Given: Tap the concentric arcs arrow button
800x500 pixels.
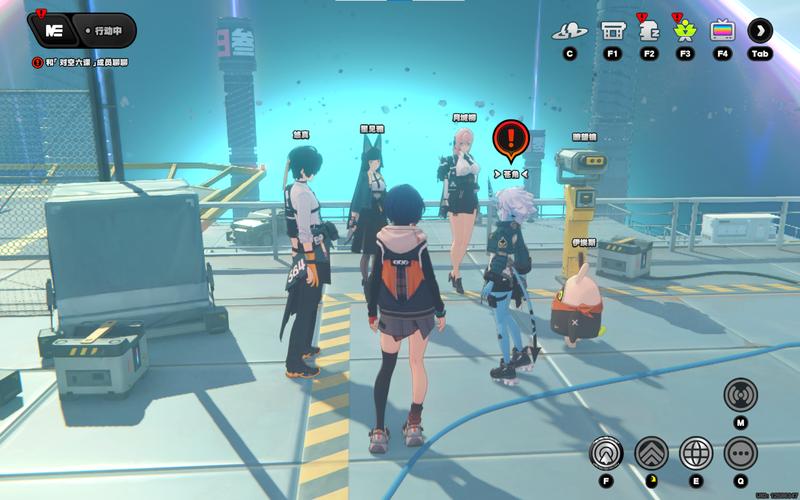Looking at the screenshot, I should pos(606,453).
